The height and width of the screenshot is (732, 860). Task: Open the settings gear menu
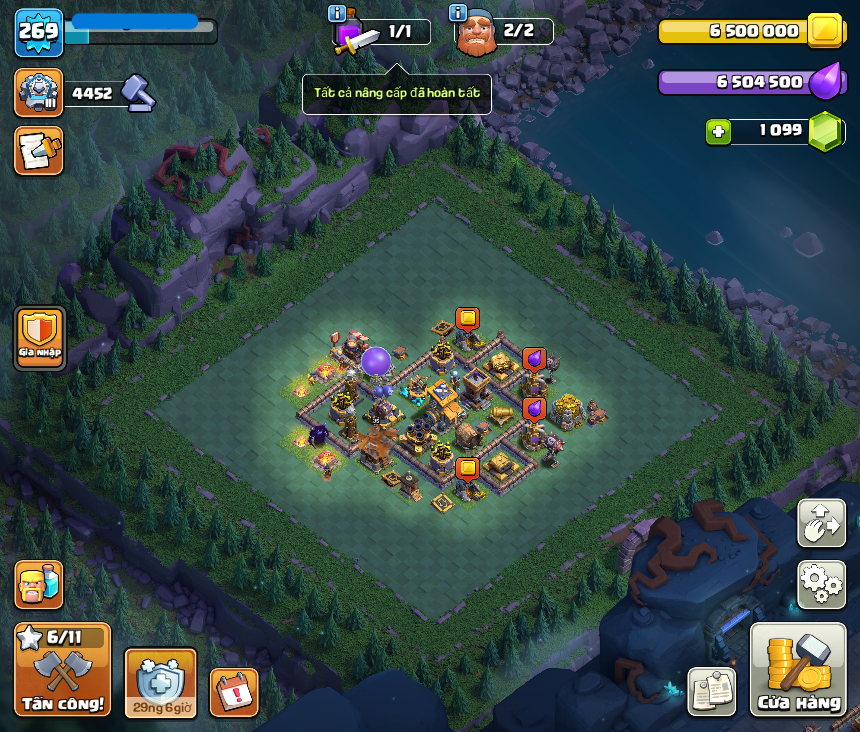pyautogui.click(x=821, y=584)
